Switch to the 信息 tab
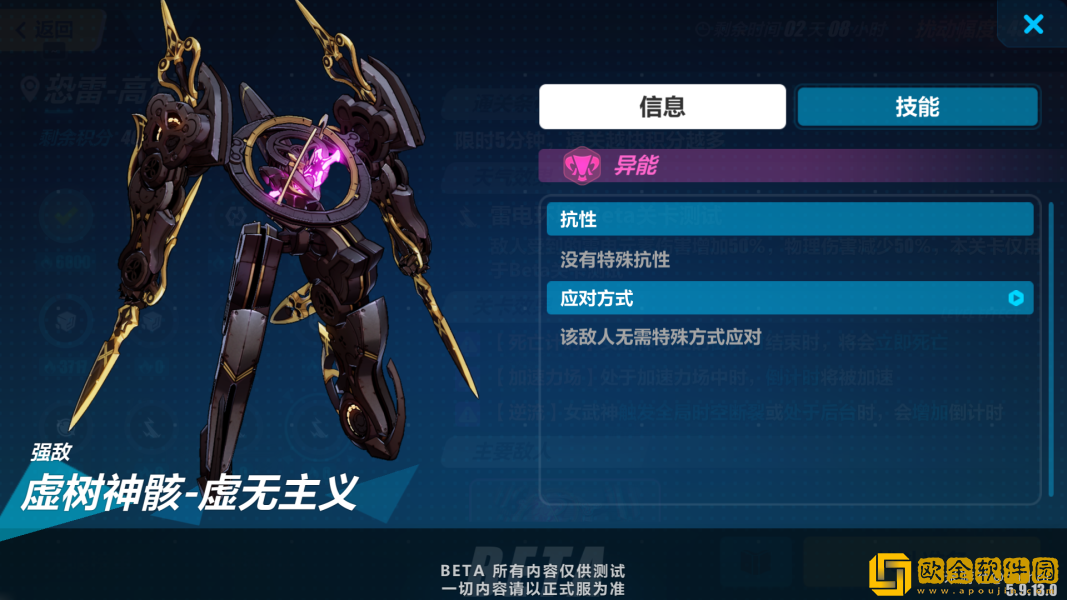The image size is (1067, 600). click(x=662, y=107)
